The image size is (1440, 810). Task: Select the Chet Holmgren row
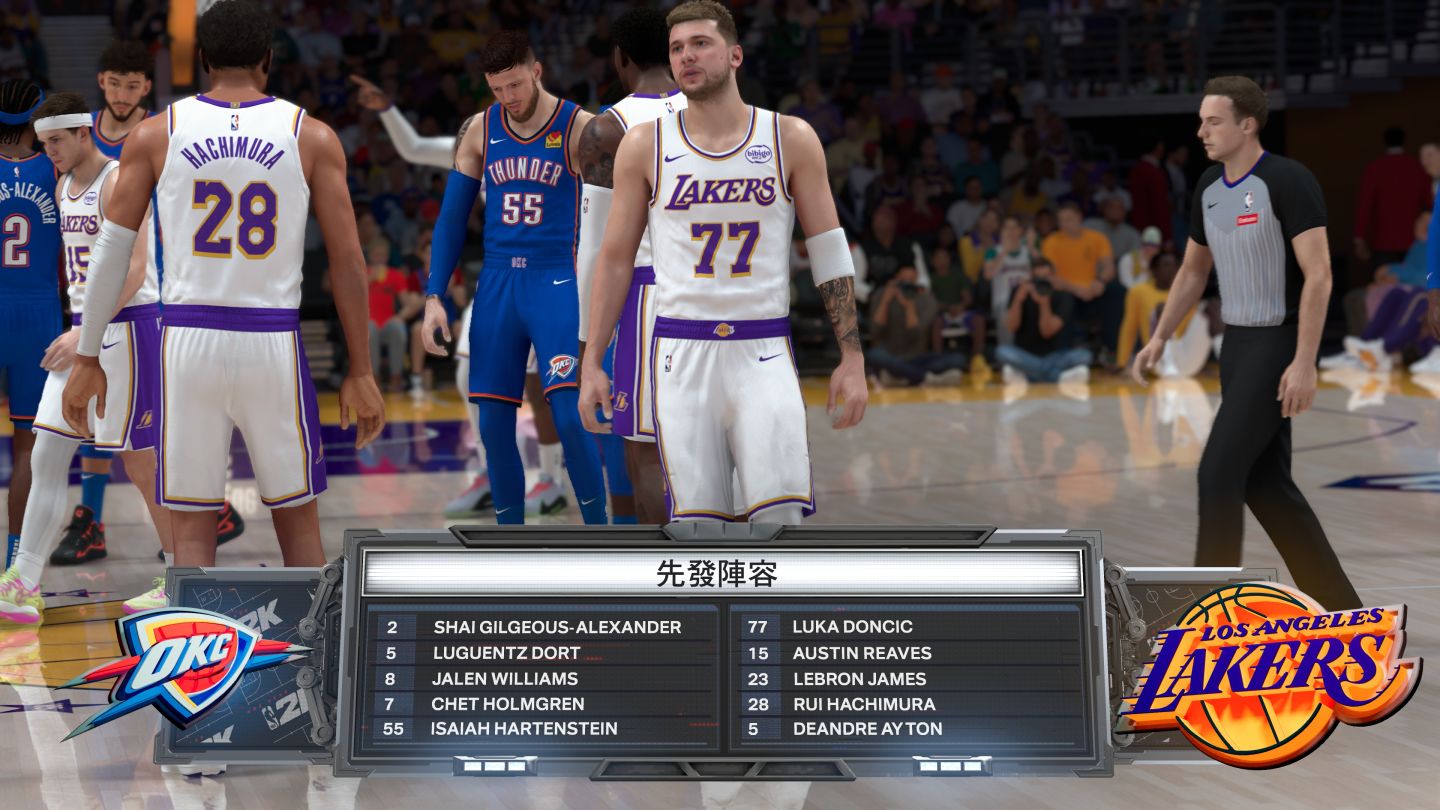coord(507,704)
